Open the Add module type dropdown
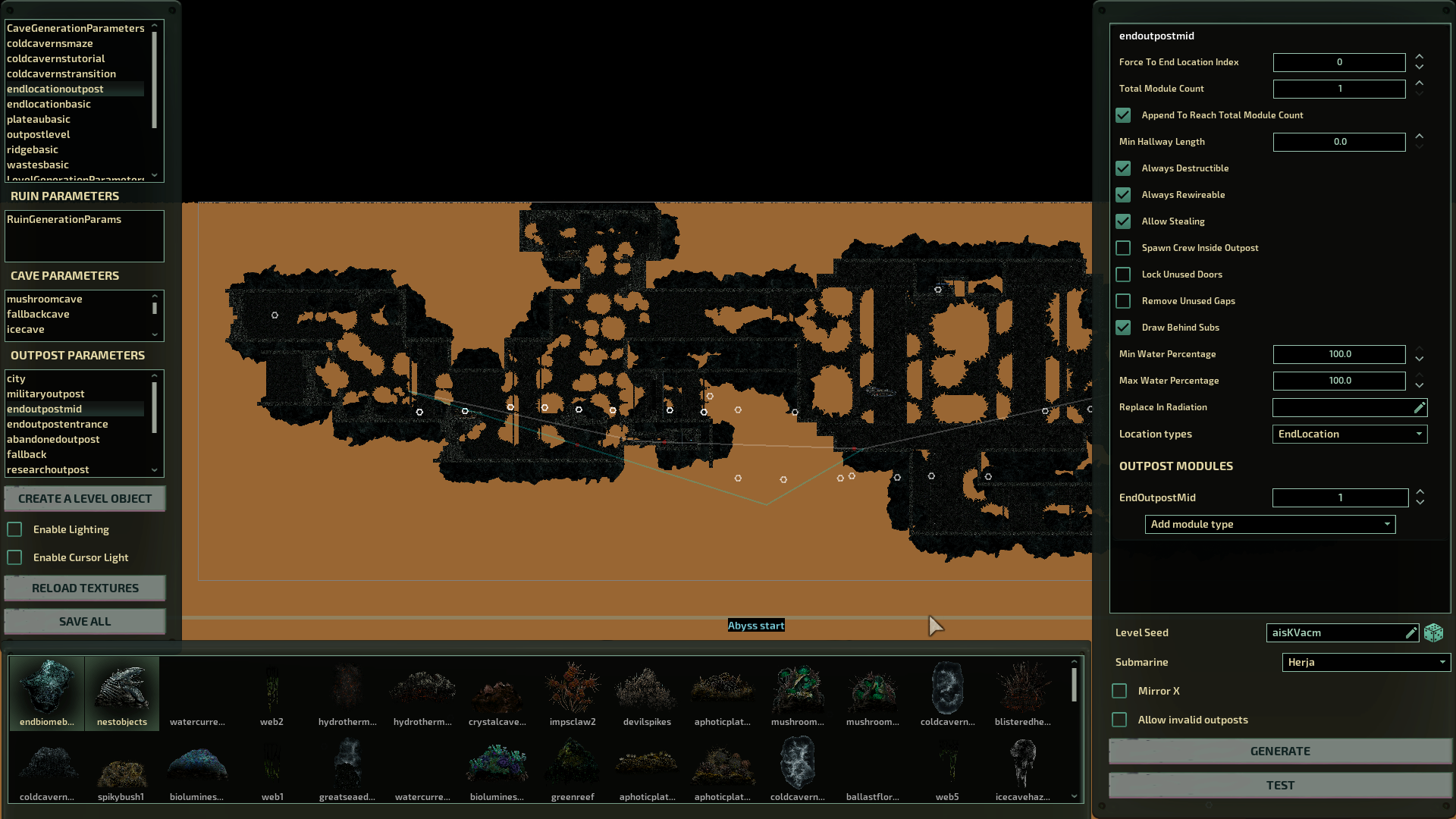 click(1269, 524)
